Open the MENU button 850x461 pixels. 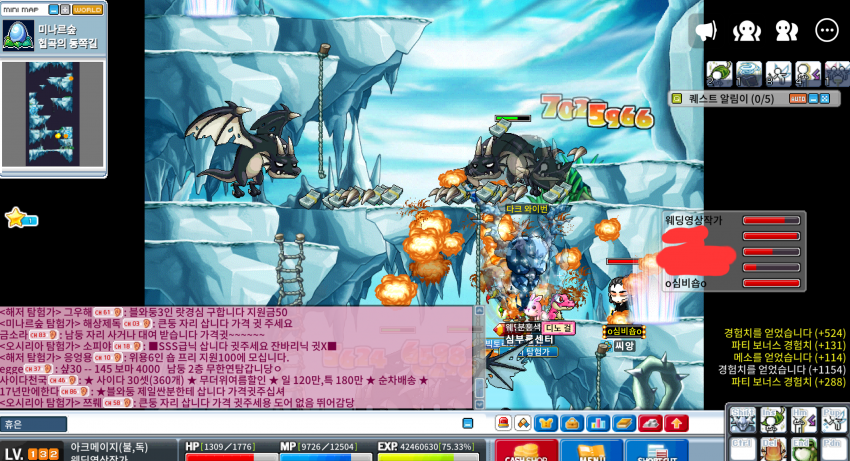pos(591,451)
